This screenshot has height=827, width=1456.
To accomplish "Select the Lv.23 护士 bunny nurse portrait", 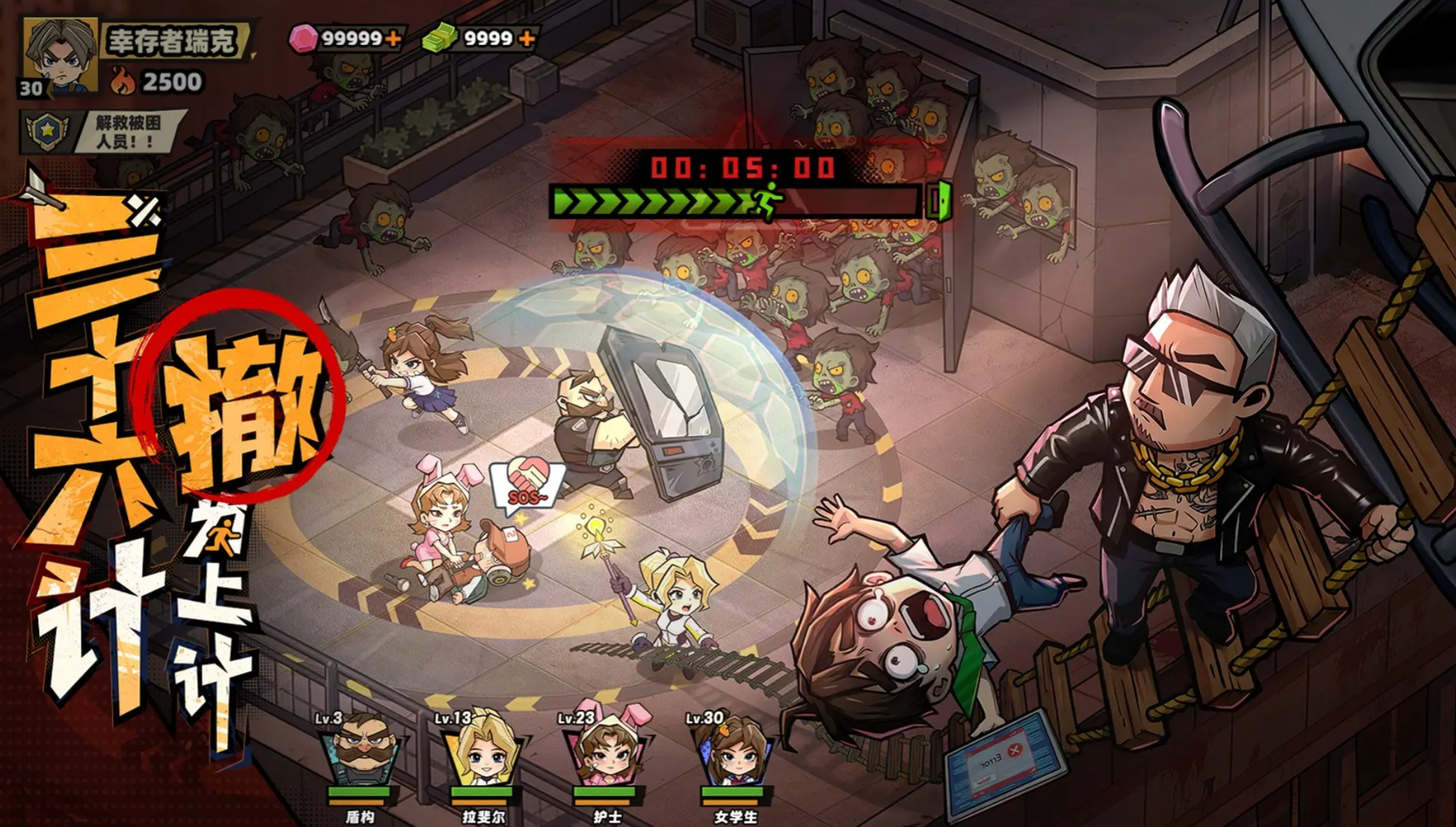I will (607, 752).
